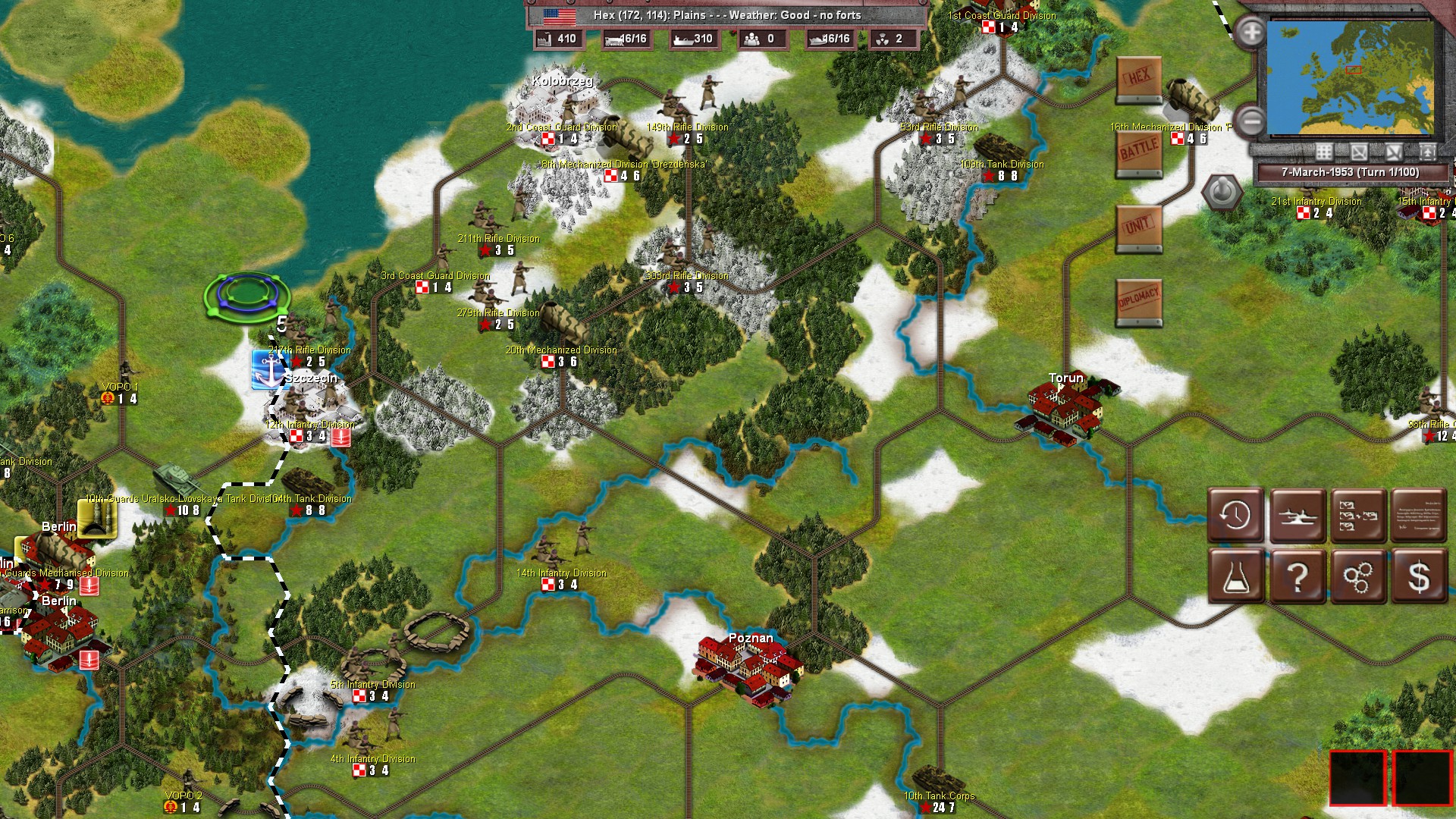Open help with the question mark icon
The height and width of the screenshot is (819, 1456).
[1298, 578]
